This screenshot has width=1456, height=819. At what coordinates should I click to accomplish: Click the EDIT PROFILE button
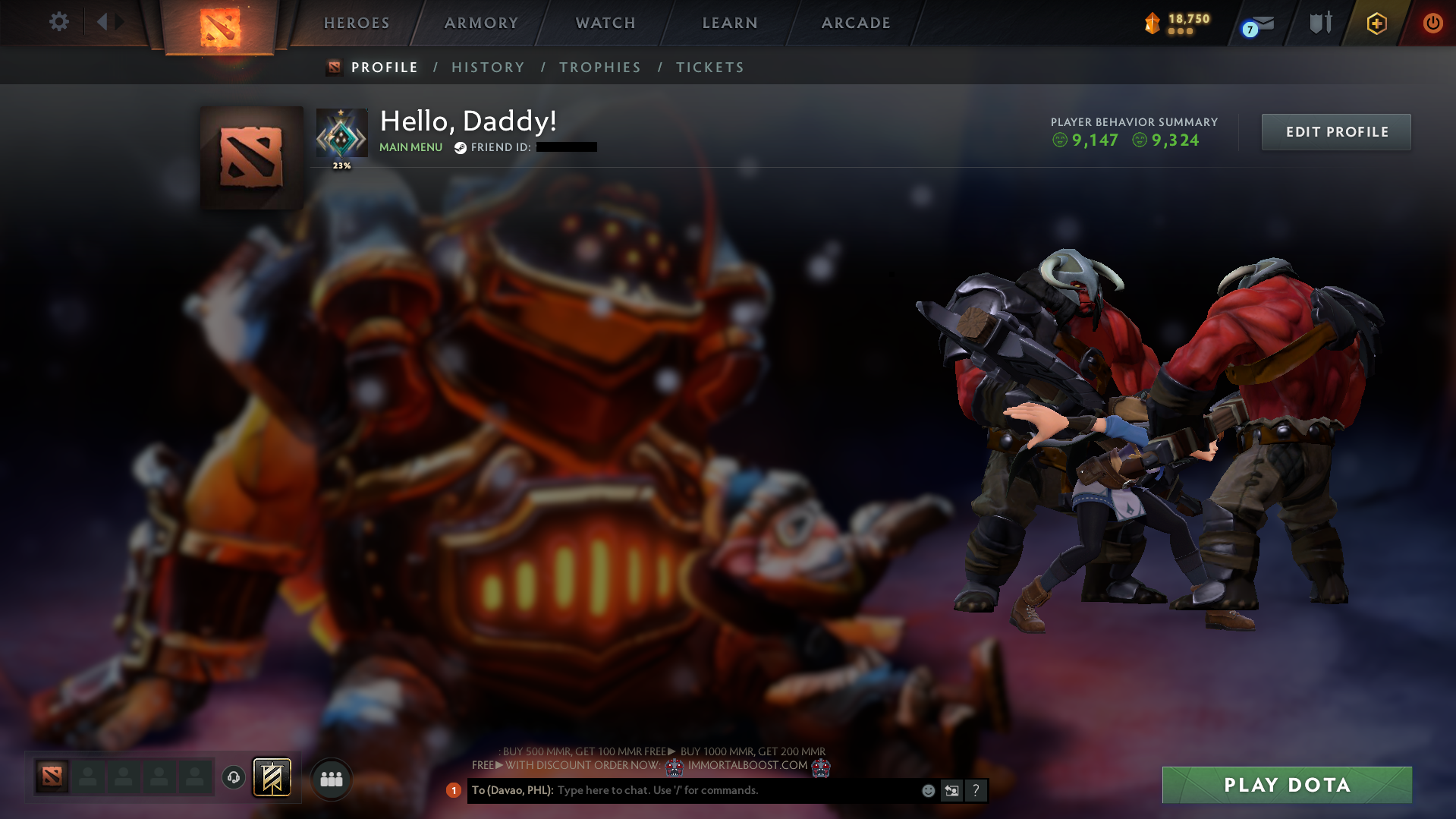1335,131
